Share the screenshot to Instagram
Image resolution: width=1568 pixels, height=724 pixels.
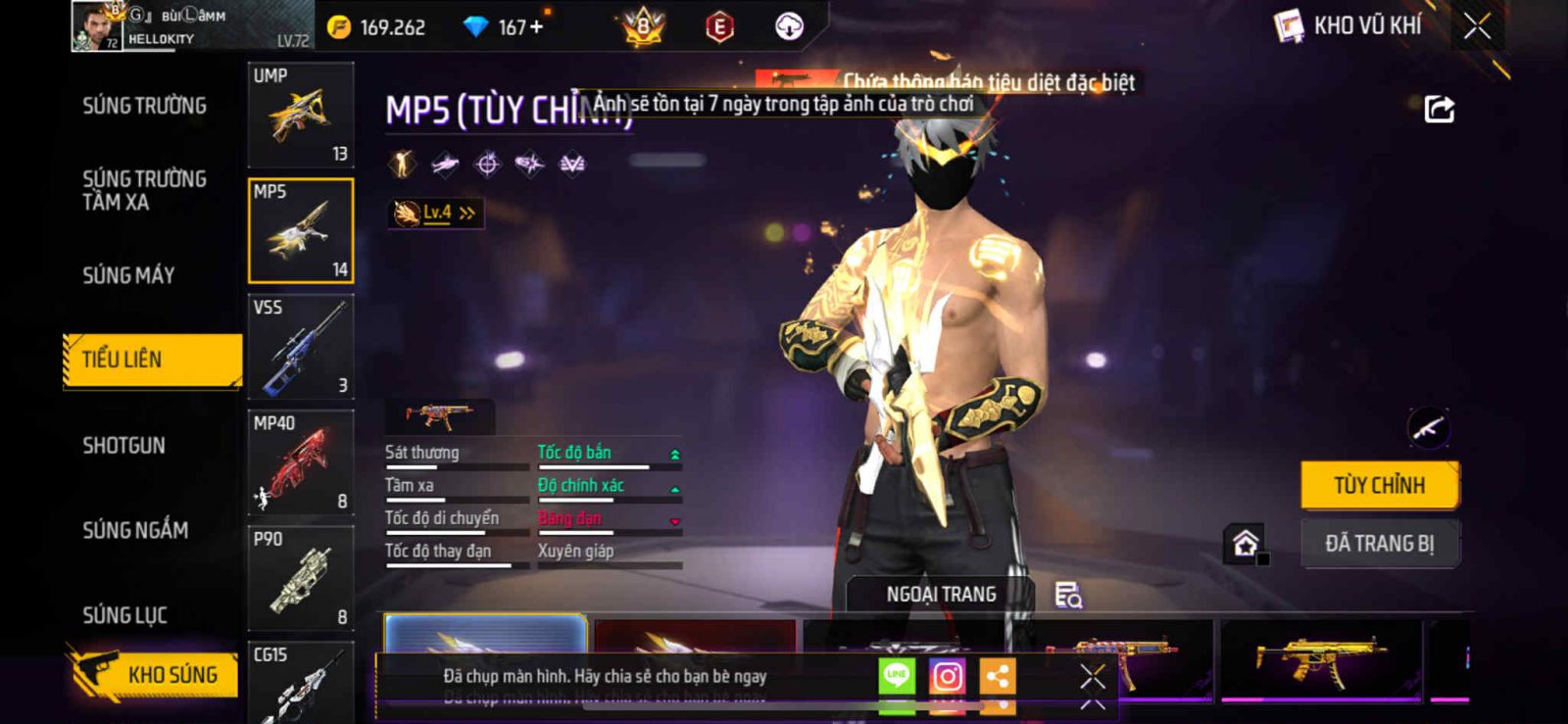coord(947,676)
